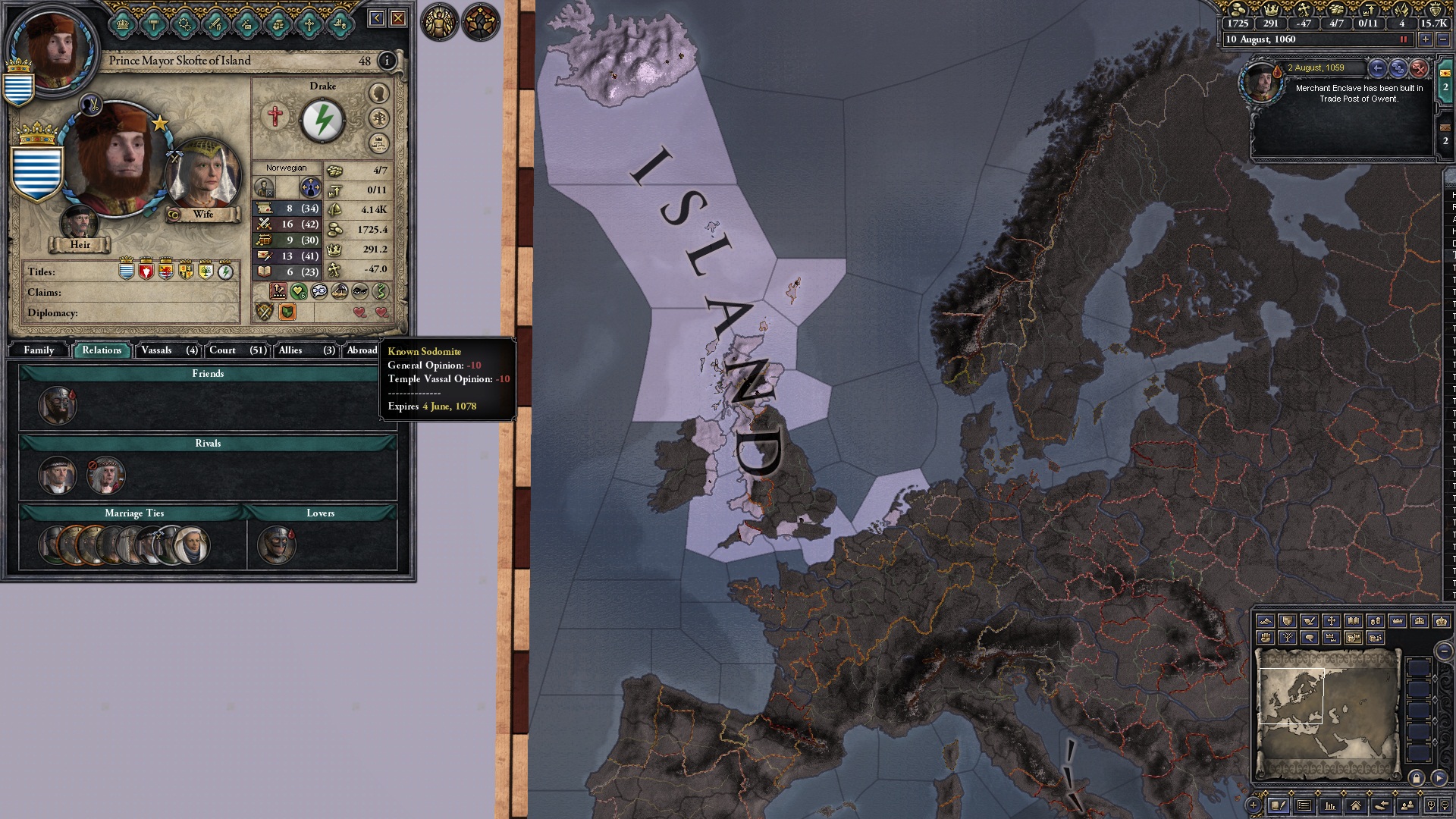
Task: Increase game speed with the plus control
Action: (x=1426, y=39)
